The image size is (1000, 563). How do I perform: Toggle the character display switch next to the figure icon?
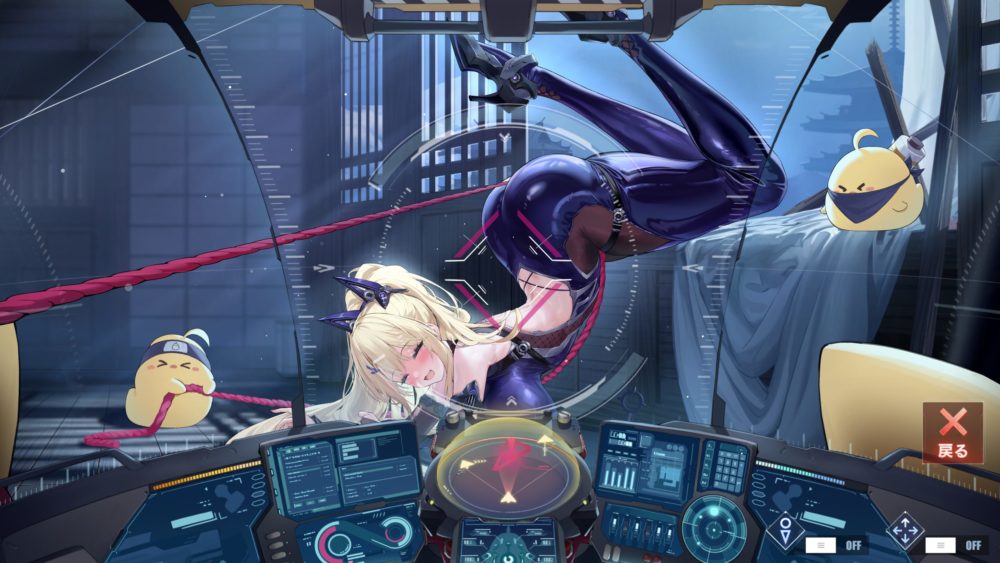821,545
